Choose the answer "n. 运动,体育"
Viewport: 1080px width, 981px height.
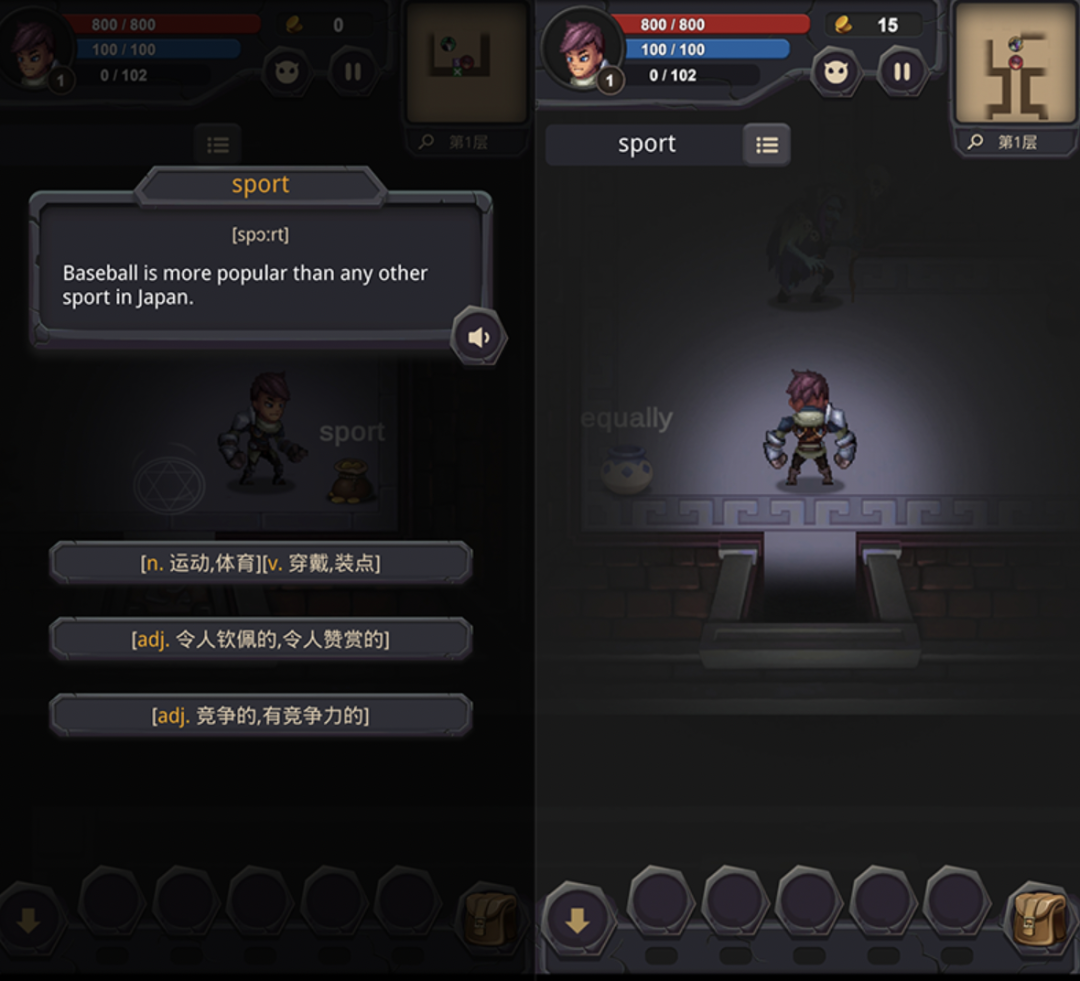260,563
